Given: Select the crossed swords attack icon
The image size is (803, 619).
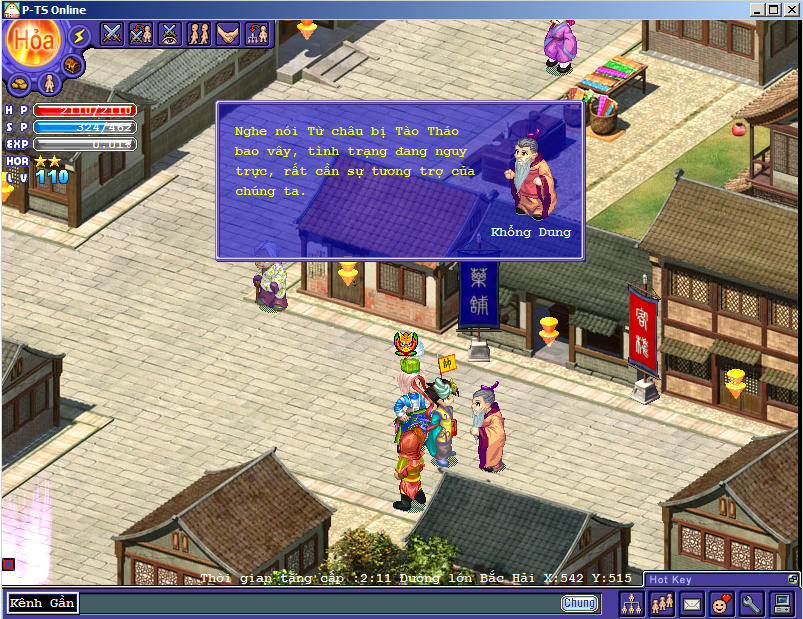Looking at the screenshot, I should [112, 34].
